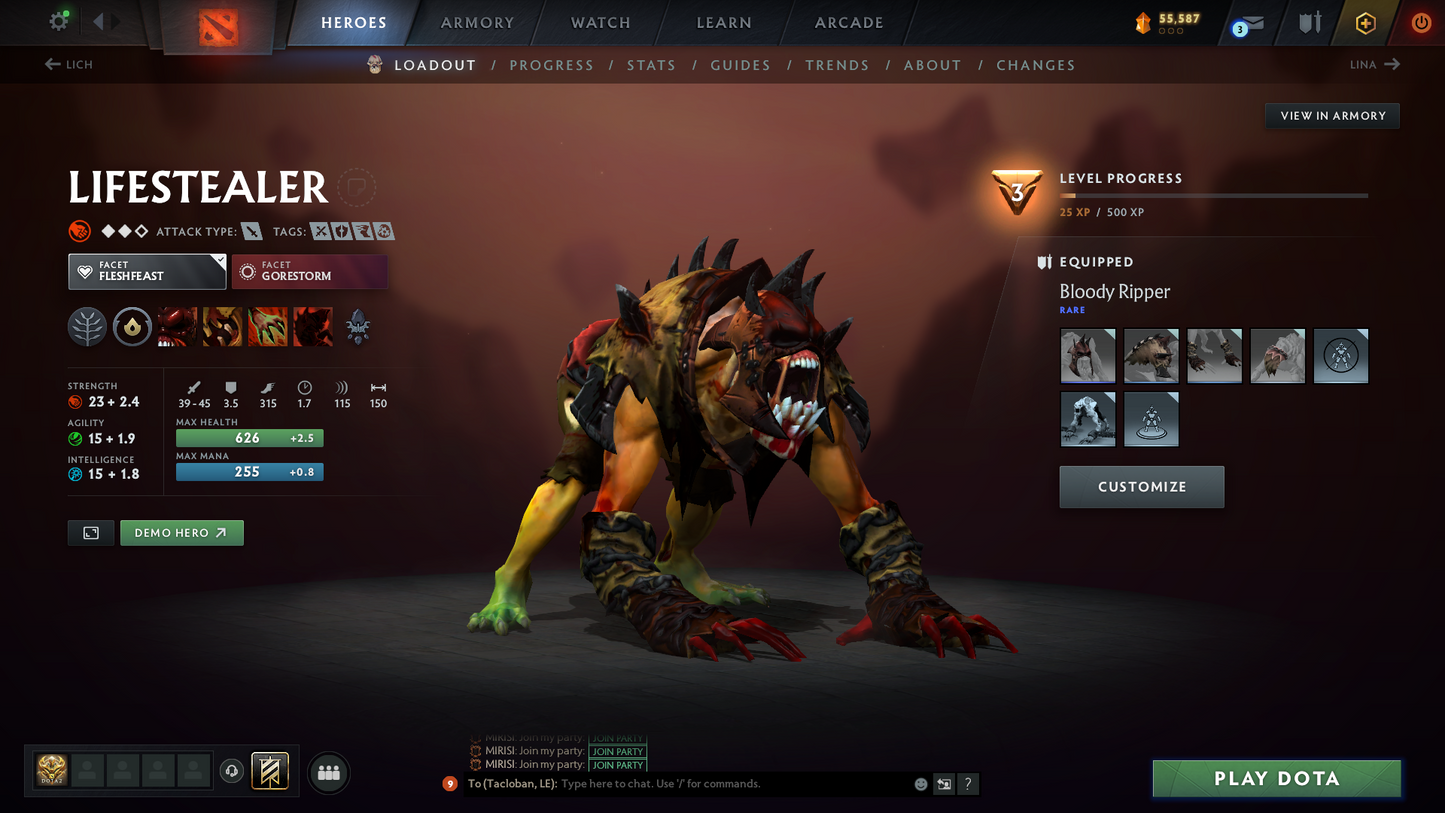Viewport: 1445px width, 813px height.
Task: Expand the Fleshfeast facet dropdown arrow
Action: click(220, 261)
